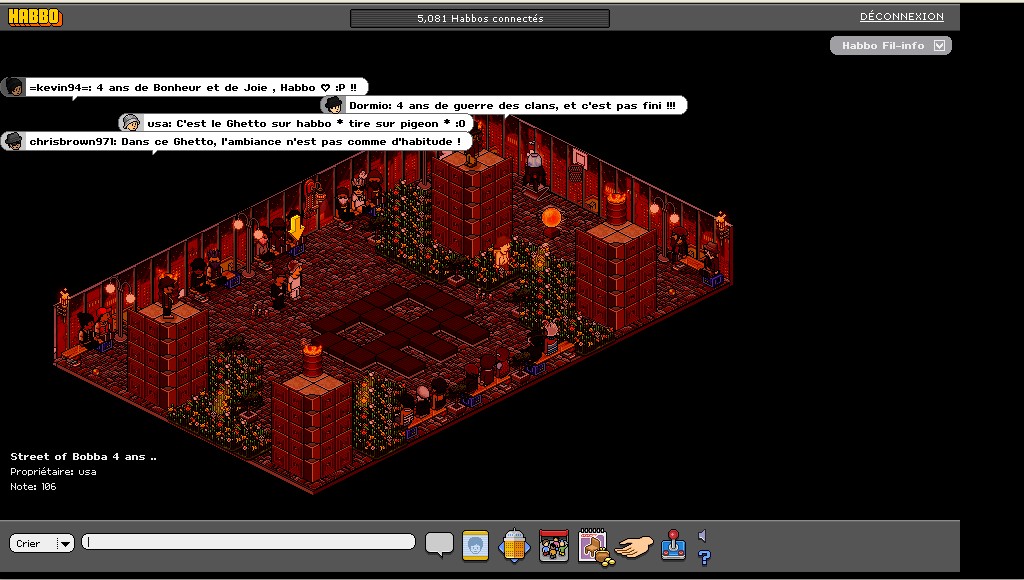Viewport: 1024px width, 580px height.
Task: Expand the Habbo Fil-info panel
Action: pyautogui.click(x=938, y=46)
